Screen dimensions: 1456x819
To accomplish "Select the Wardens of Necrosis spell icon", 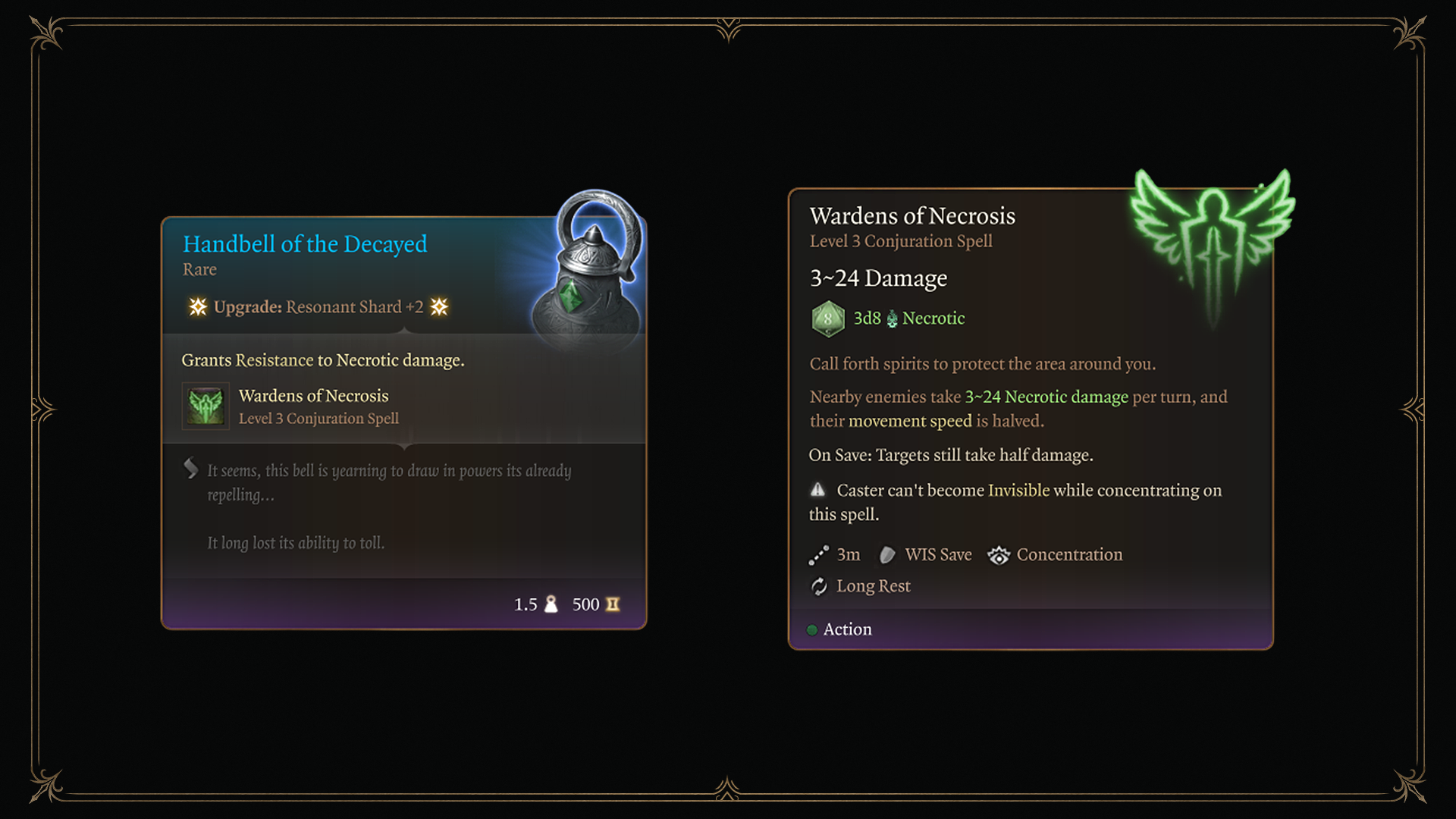I will pos(206,406).
